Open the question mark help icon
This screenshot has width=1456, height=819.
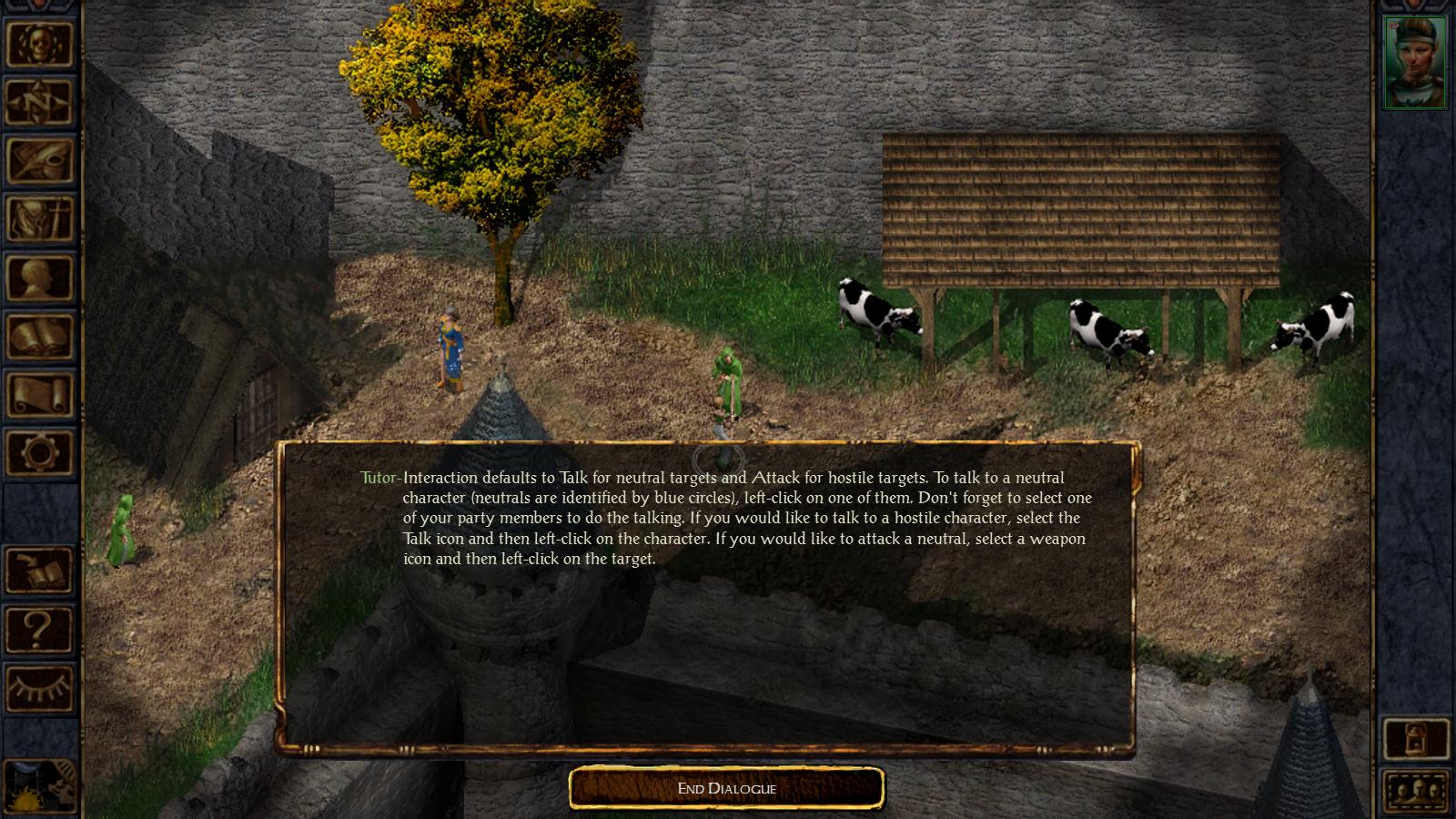point(39,629)
